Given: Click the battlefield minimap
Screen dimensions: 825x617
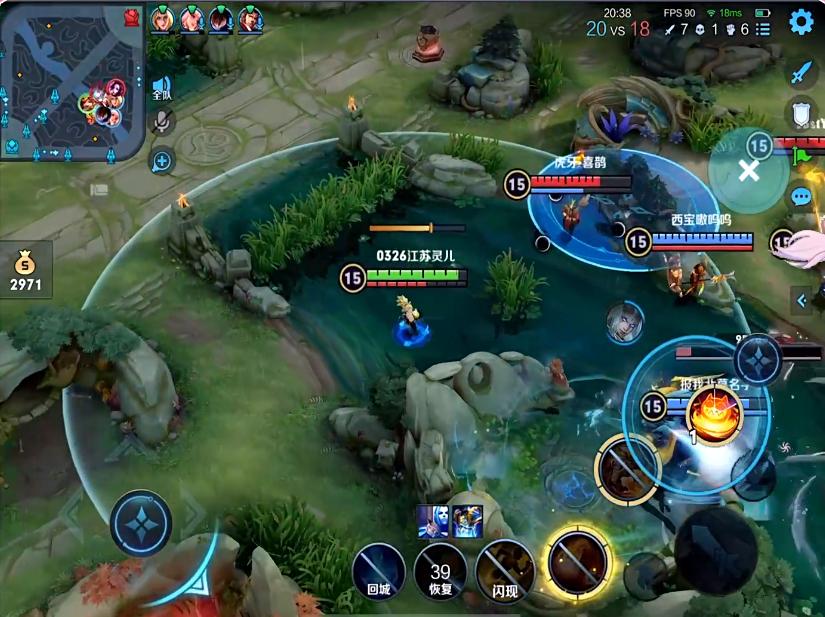Looking at the screenshot, I should coord(70,80).
